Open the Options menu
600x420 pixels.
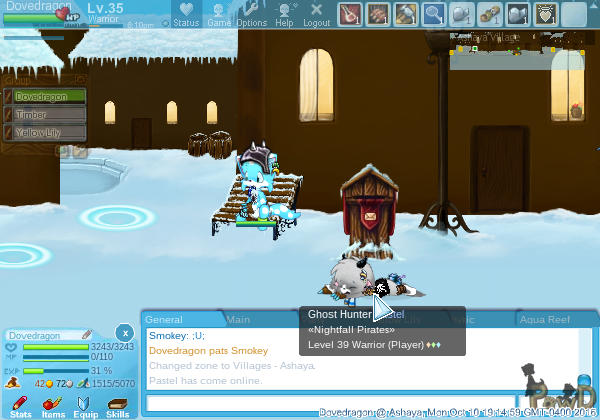pyautogui.click(x=251, y=14)
